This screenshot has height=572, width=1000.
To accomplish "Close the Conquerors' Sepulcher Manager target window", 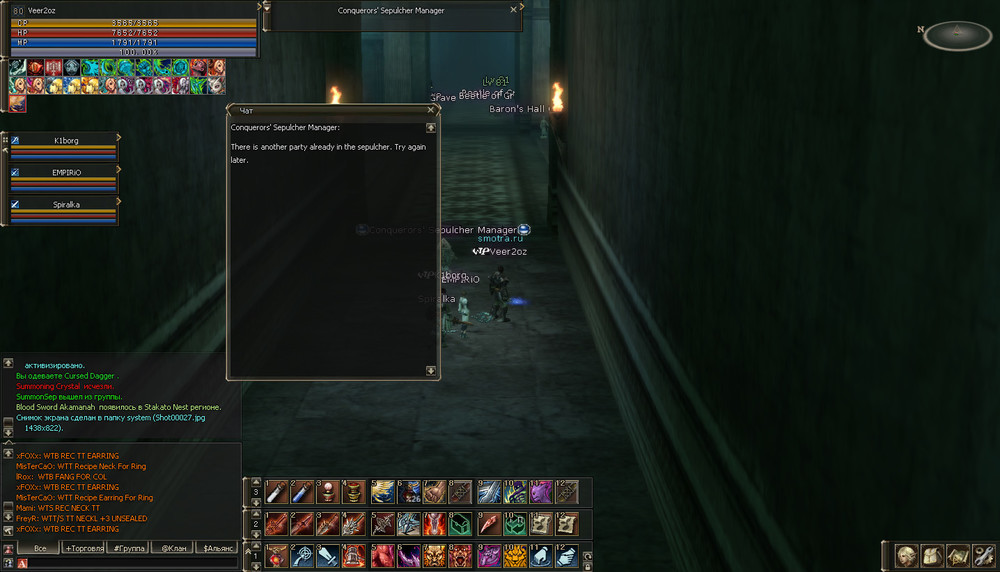I will [x=514, y=9].
